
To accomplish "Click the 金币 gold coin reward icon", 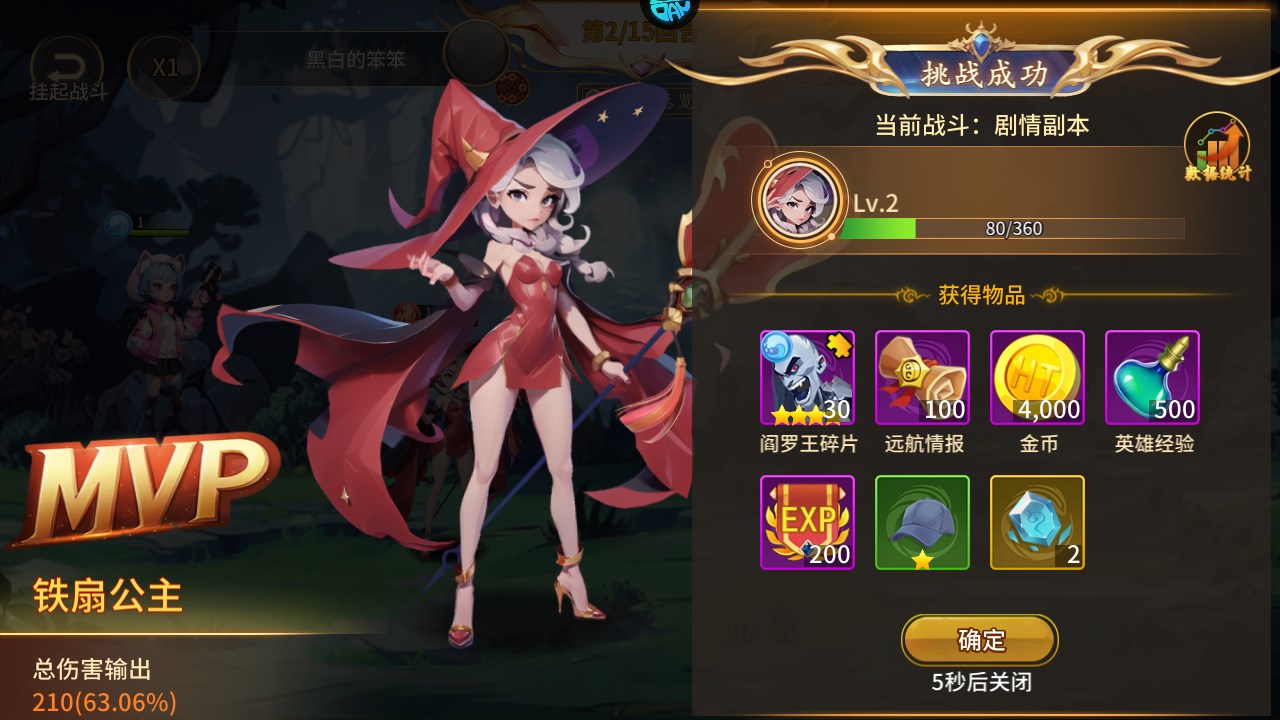I will pyautogui.click(x=1037, y=377).
